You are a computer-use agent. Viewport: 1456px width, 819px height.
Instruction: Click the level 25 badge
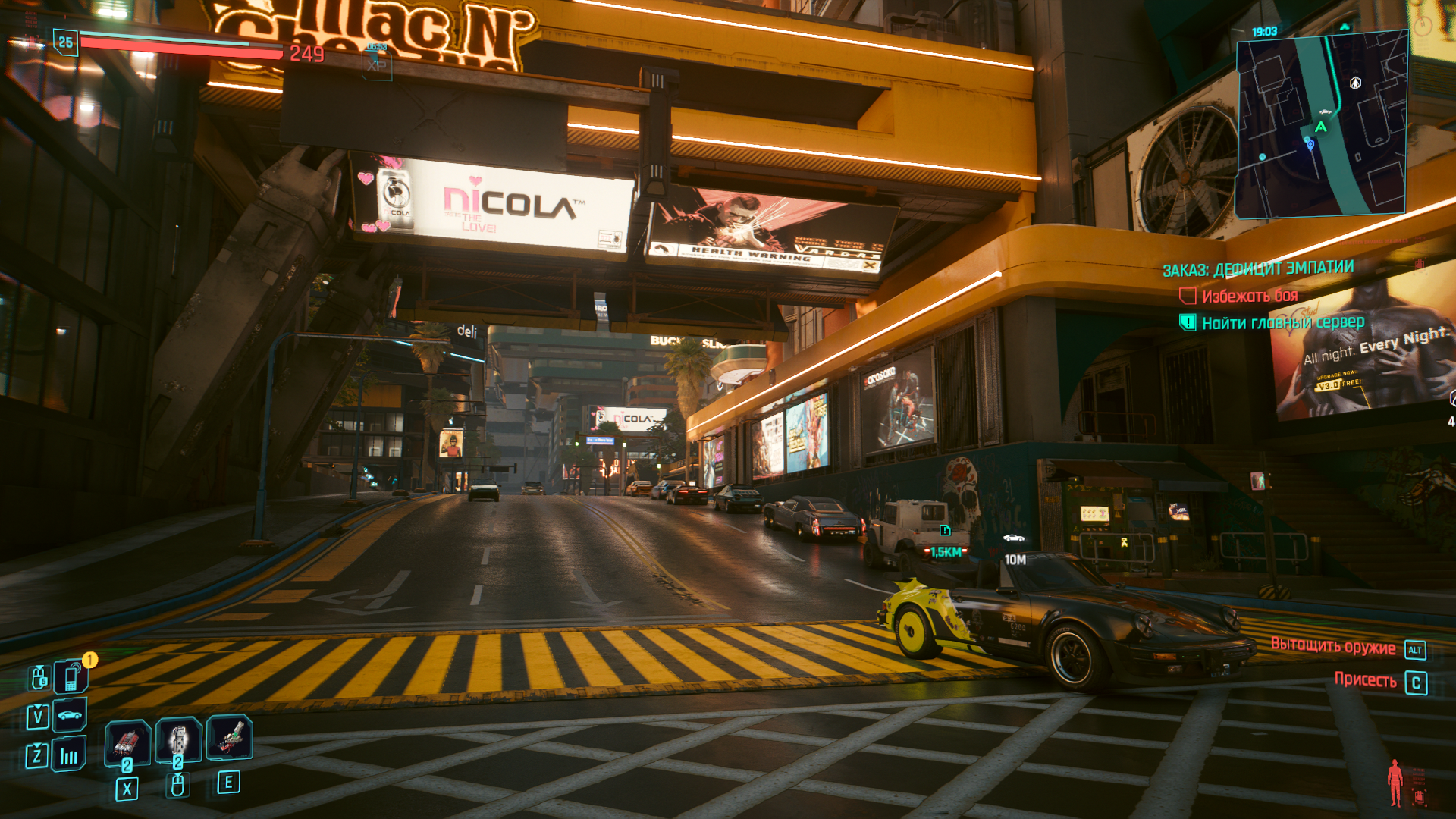(66, 42)
